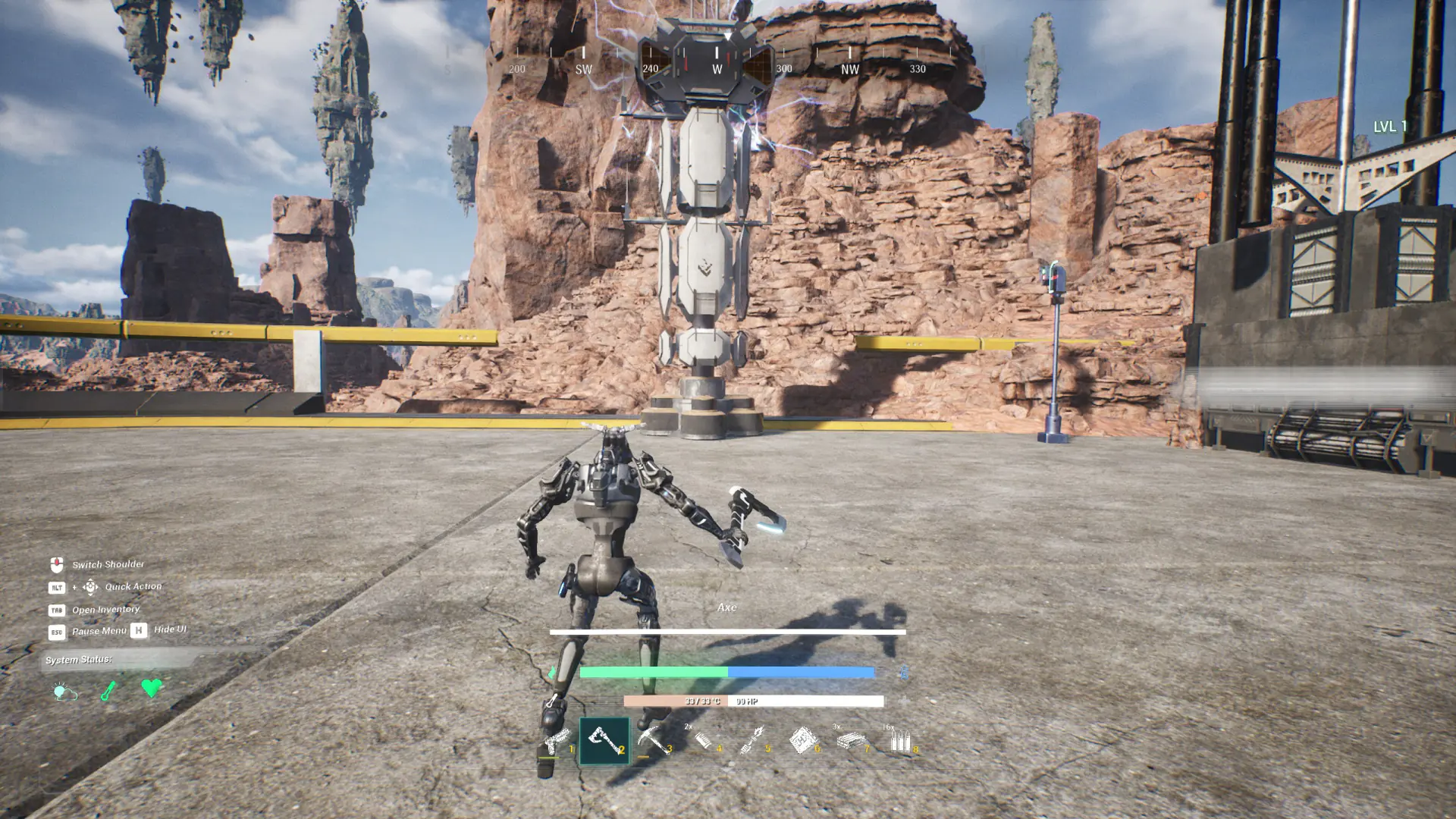This screenshot has height=819, width=1456.
Task: Click the thermometer temperature status icon
Action: tap(108, 690)
